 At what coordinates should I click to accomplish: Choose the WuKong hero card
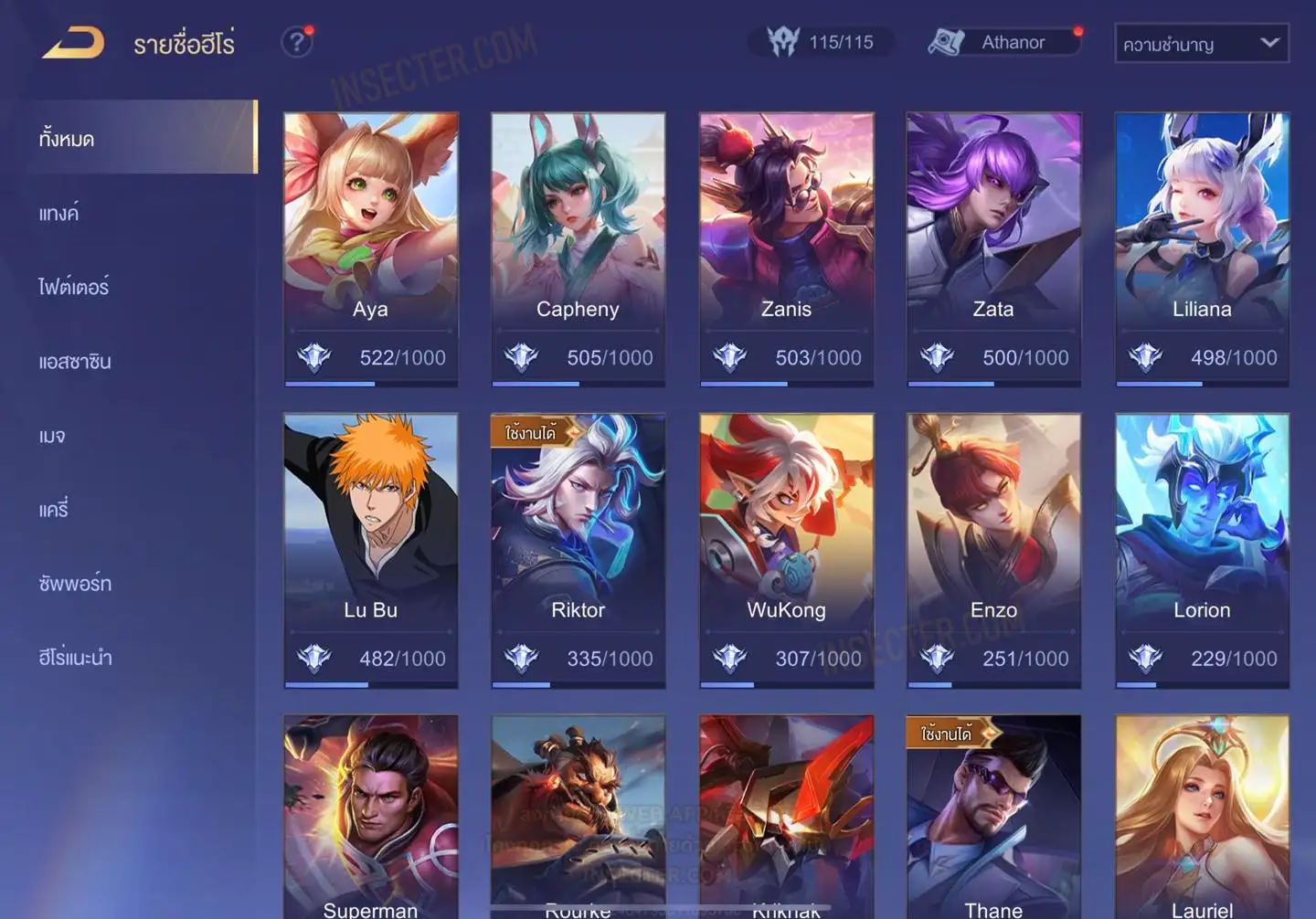click(x=786, y=550)
